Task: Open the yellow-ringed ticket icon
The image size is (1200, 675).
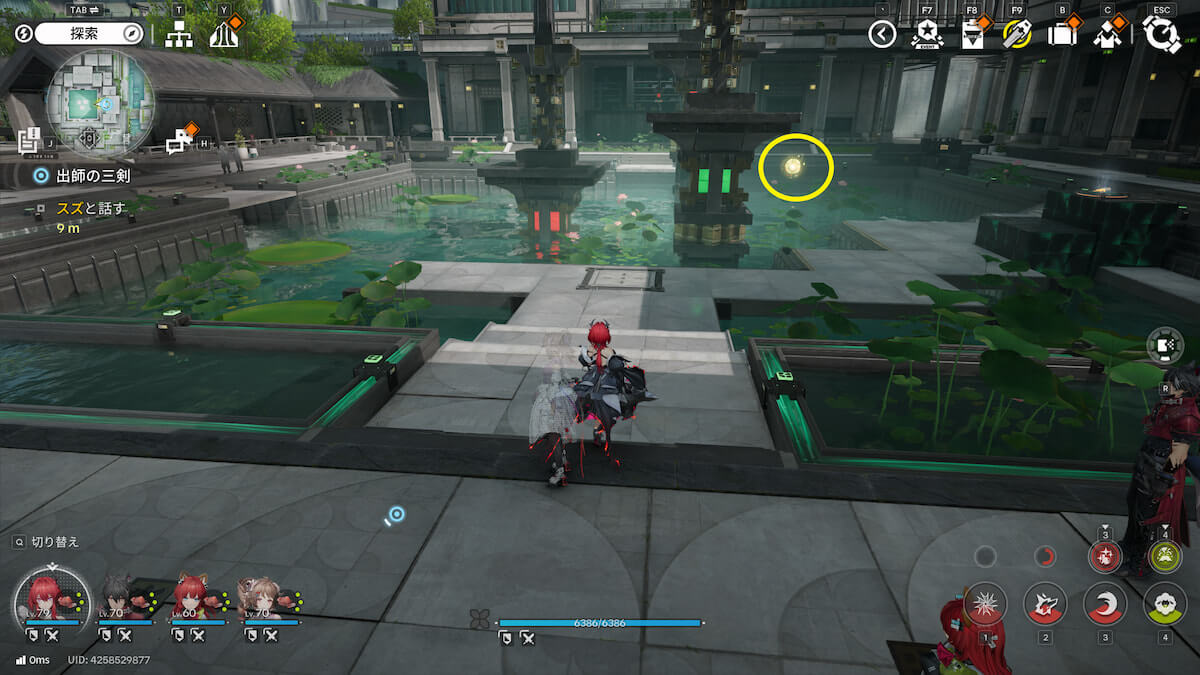Action: click(1016, 35)
